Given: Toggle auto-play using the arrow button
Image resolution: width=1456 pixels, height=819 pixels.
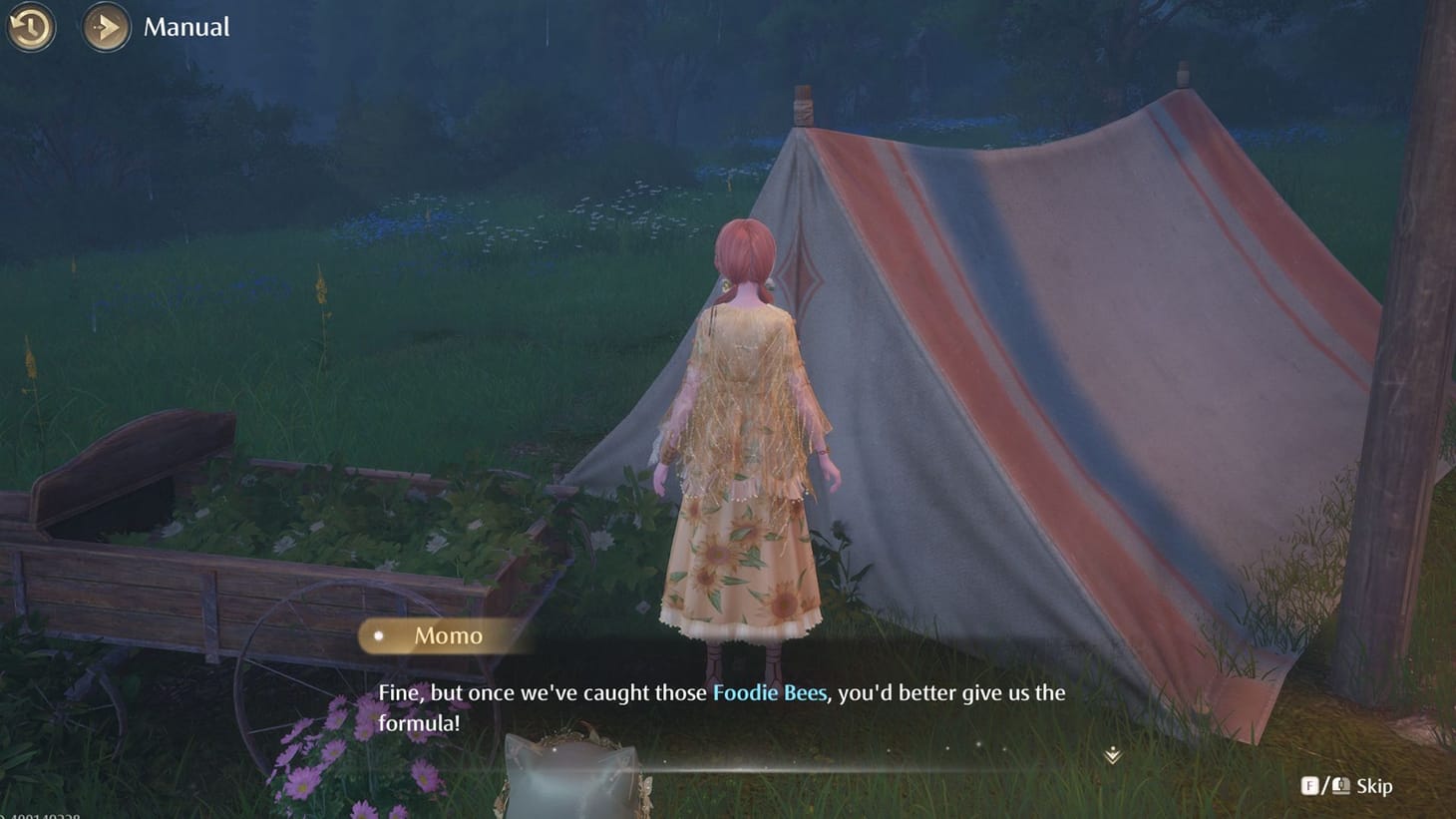Looking at the screenshot, I should tap(105, 27).
